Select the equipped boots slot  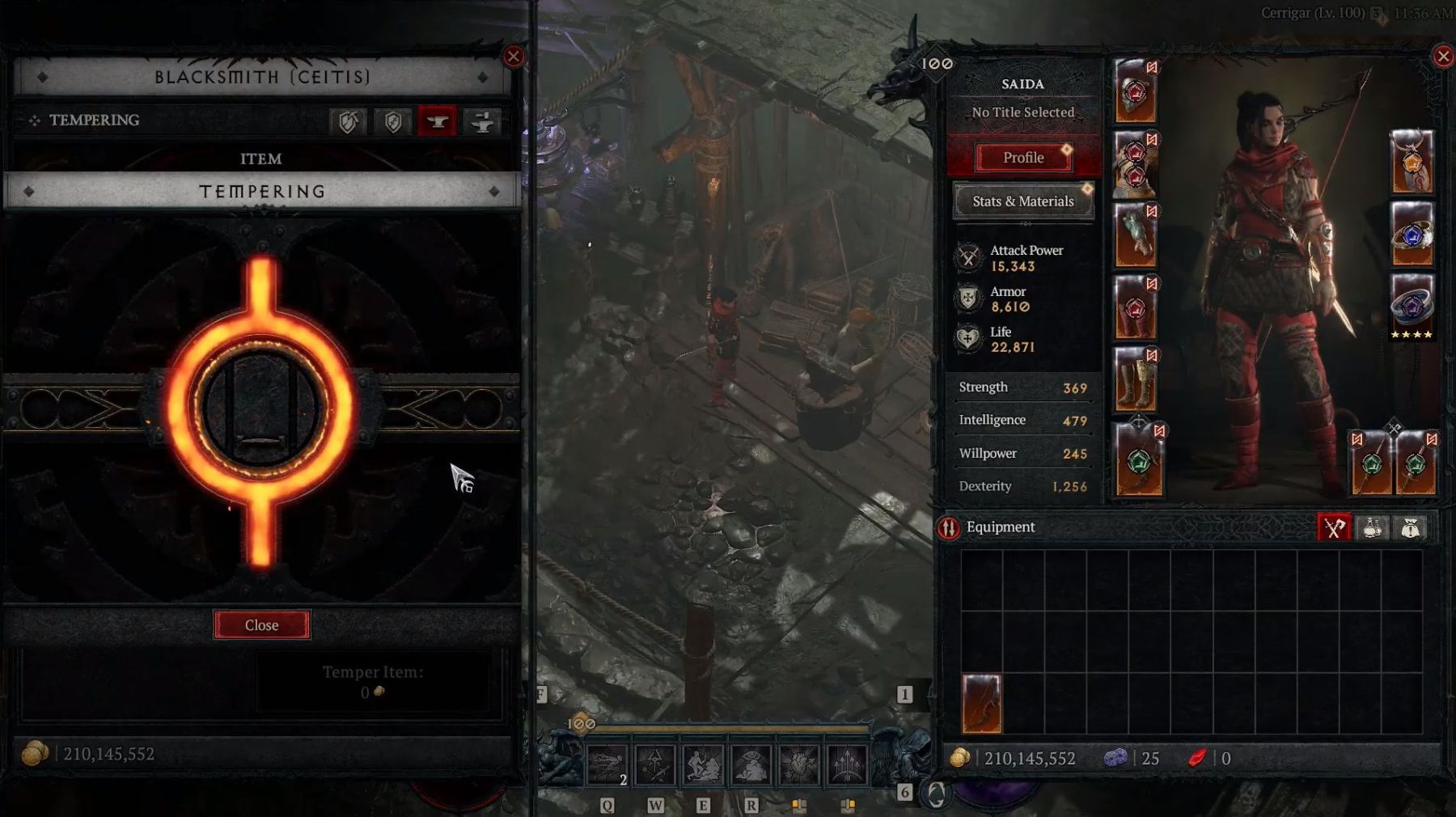coord(1136,379)
